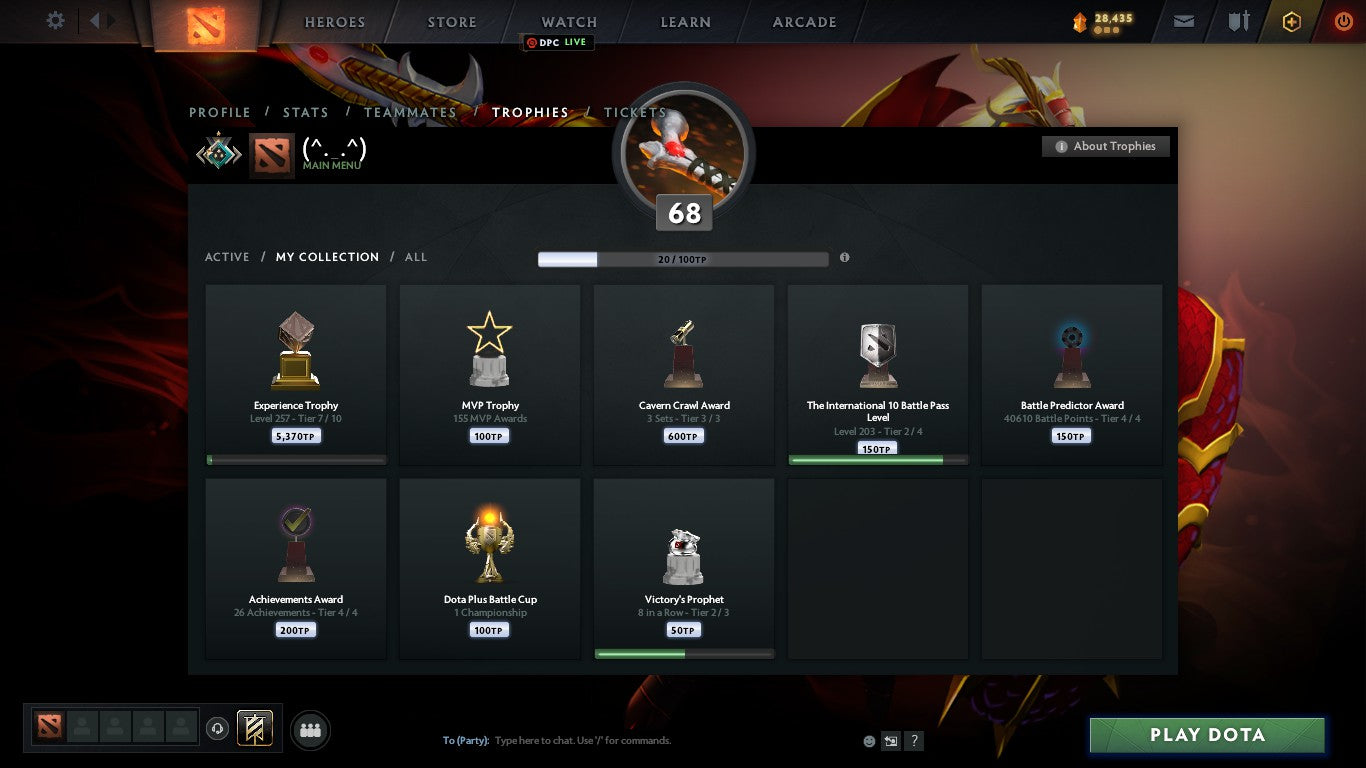The height and width of the screenshot is (768, 1366).
Task: Click the About Trophies button
Action: [1106, 146]
